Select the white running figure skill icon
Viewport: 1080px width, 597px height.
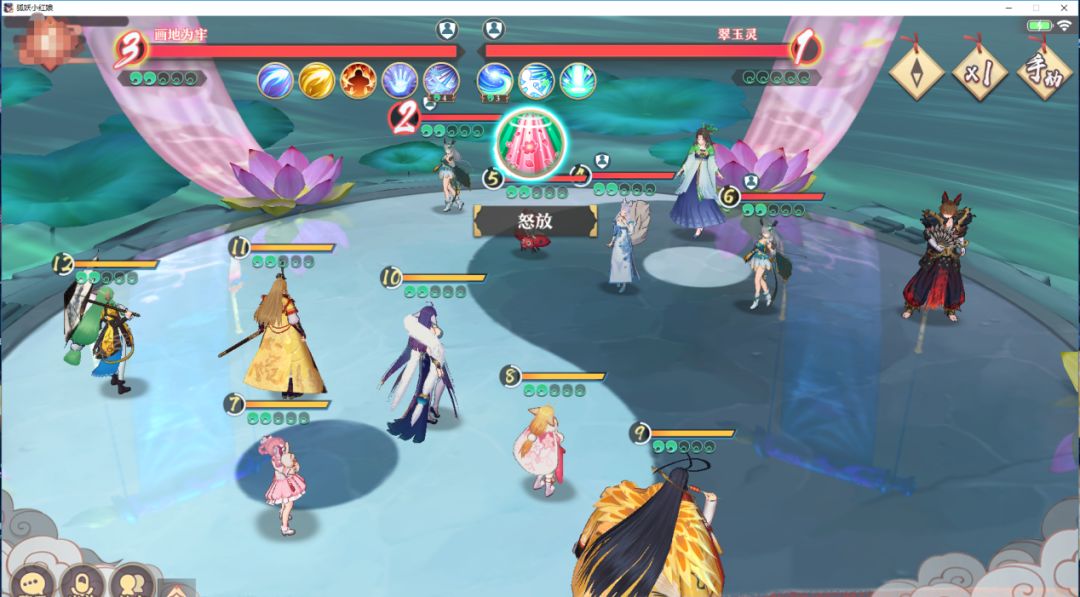[x=537, y=80]
